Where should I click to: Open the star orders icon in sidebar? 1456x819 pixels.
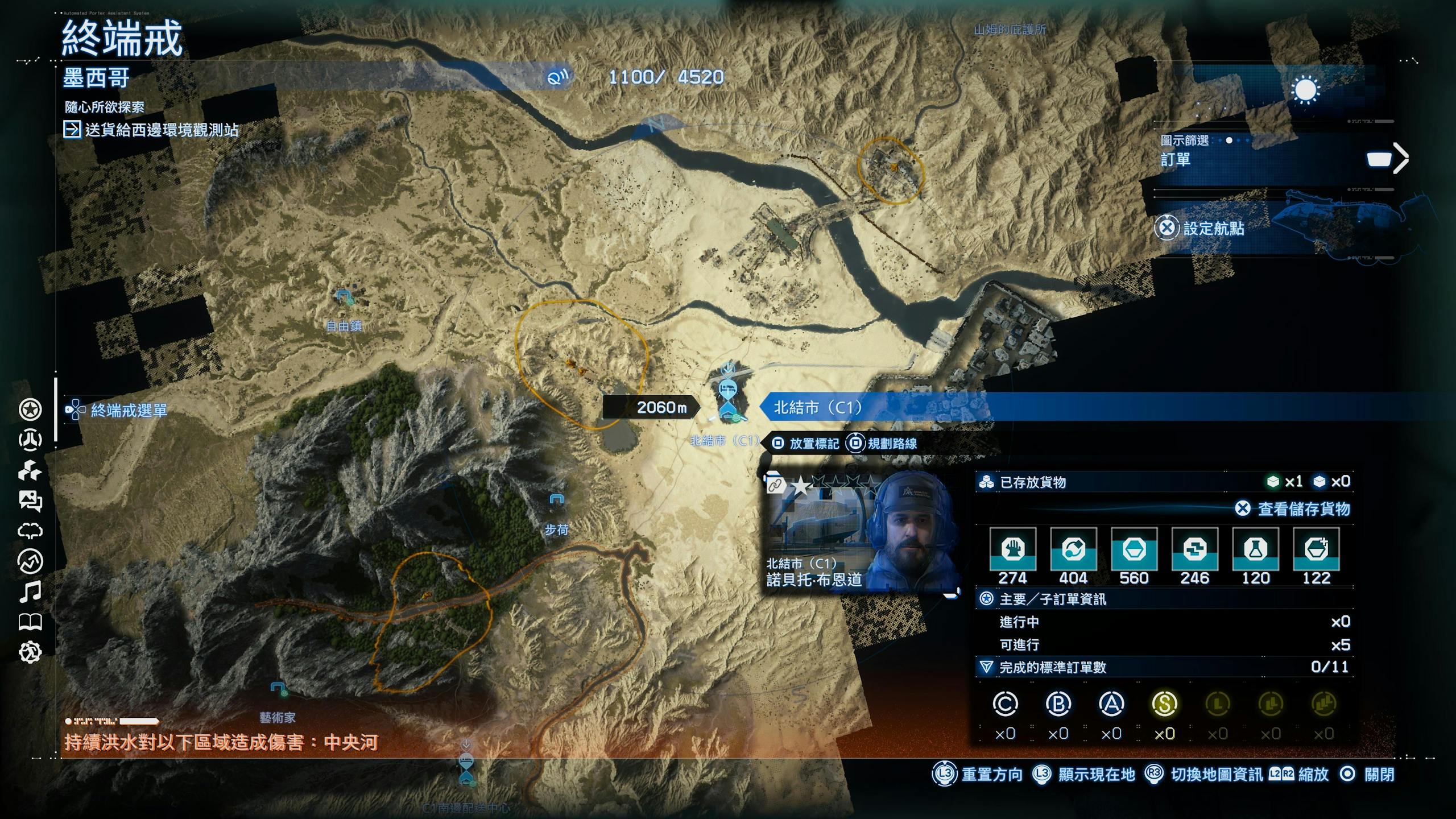pos(30,409)
